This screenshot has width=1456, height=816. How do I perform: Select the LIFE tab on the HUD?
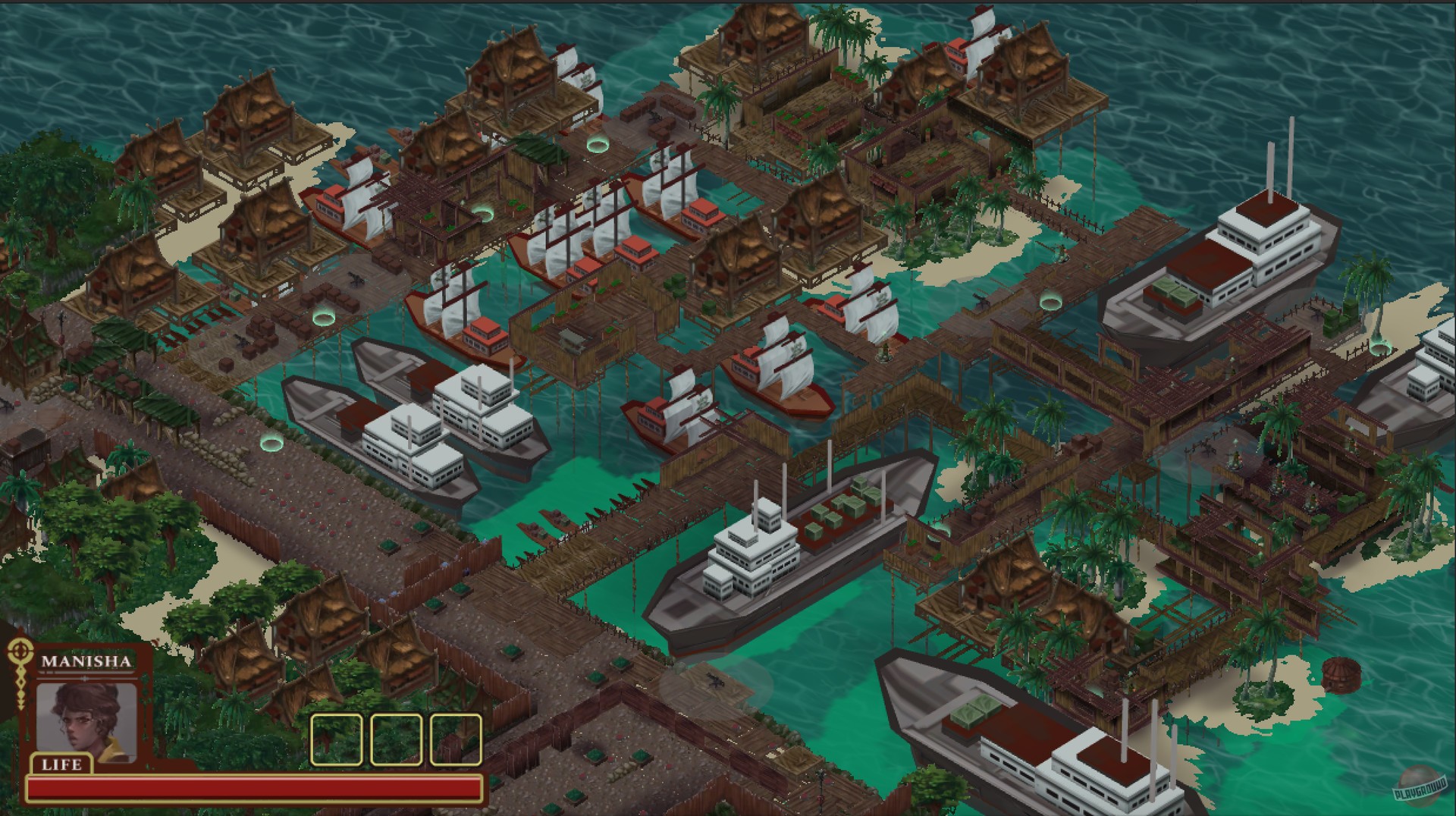point(61,764)
